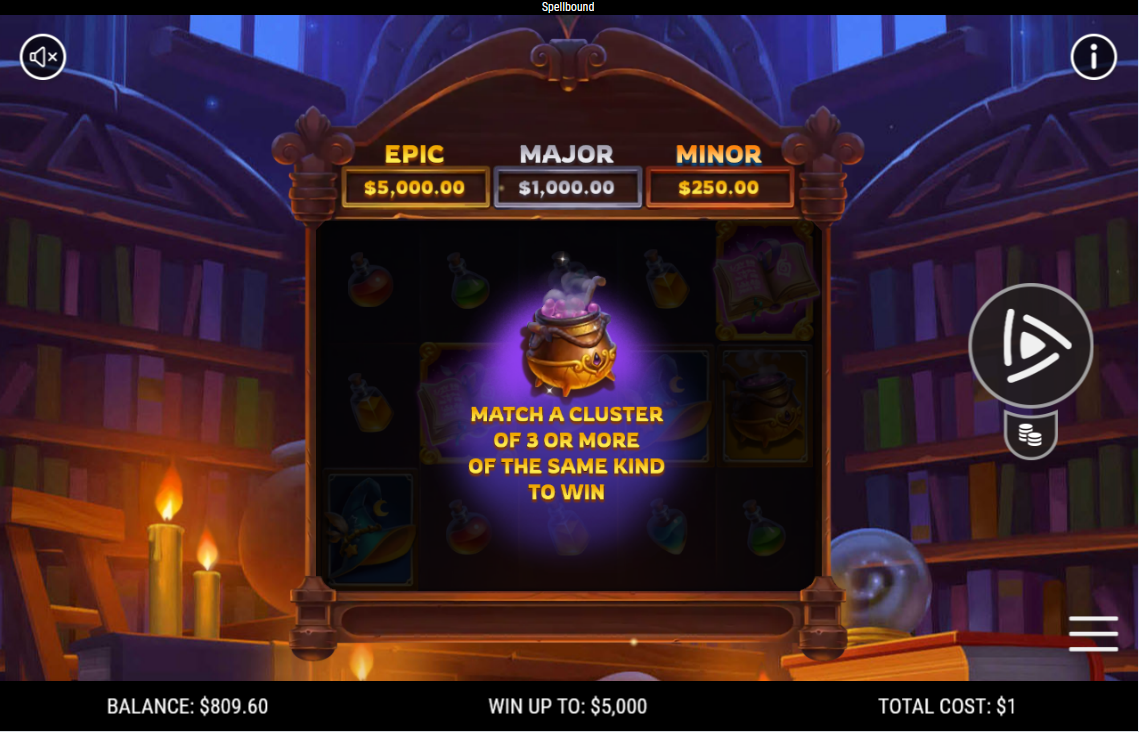This screenshot has height=732, width=1139.
Task: Open the game info panel
Action: coord(1093,57)
